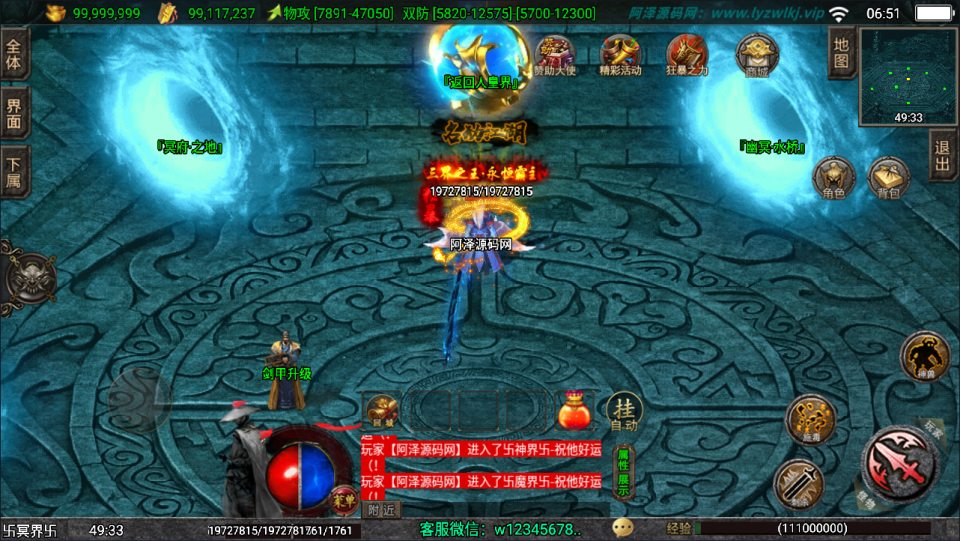Open the 角色 character sheet
This screenshot has width=960, height=541.
833,178
